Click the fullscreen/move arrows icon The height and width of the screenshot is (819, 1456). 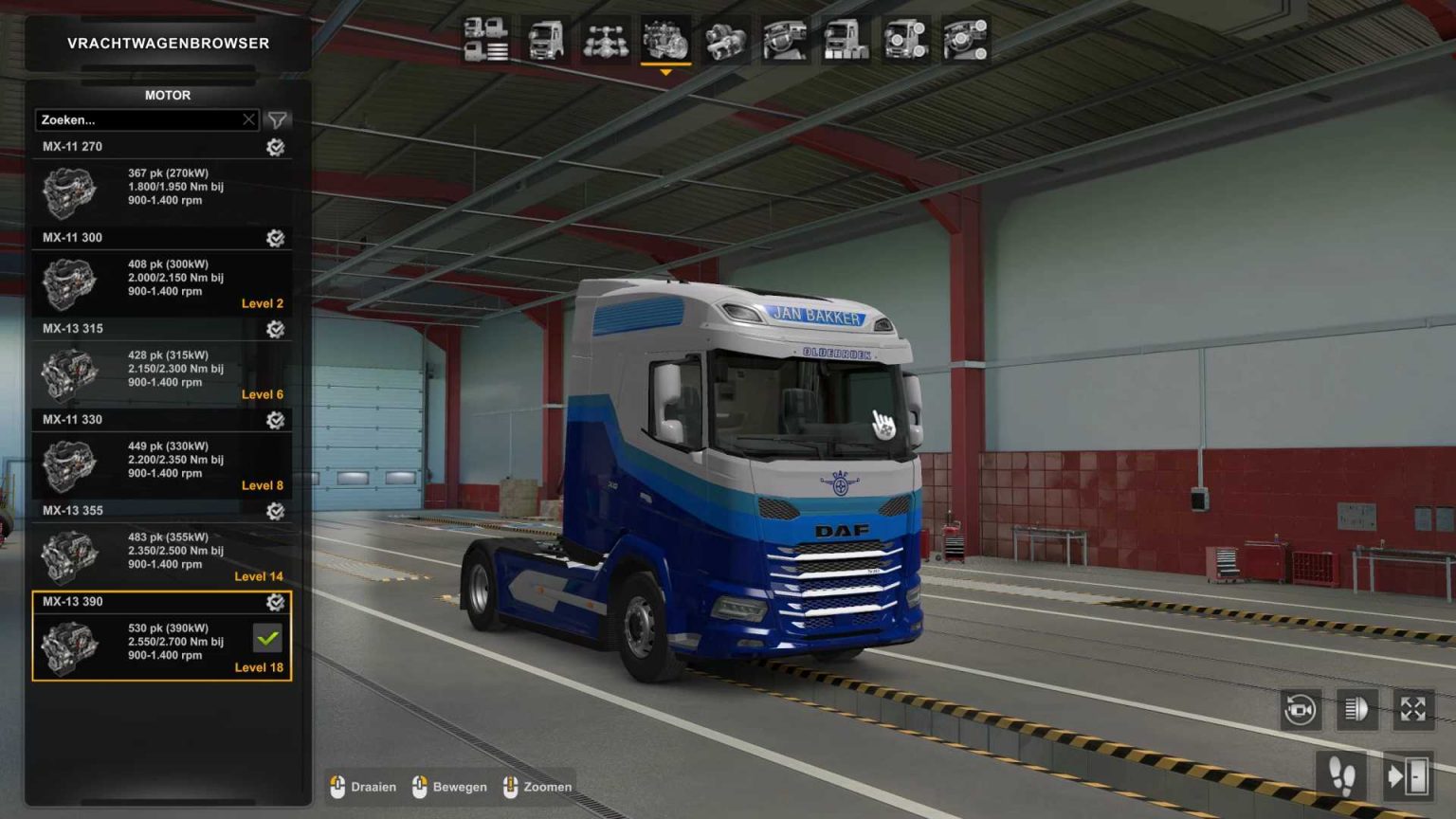tap(1412, 708)
